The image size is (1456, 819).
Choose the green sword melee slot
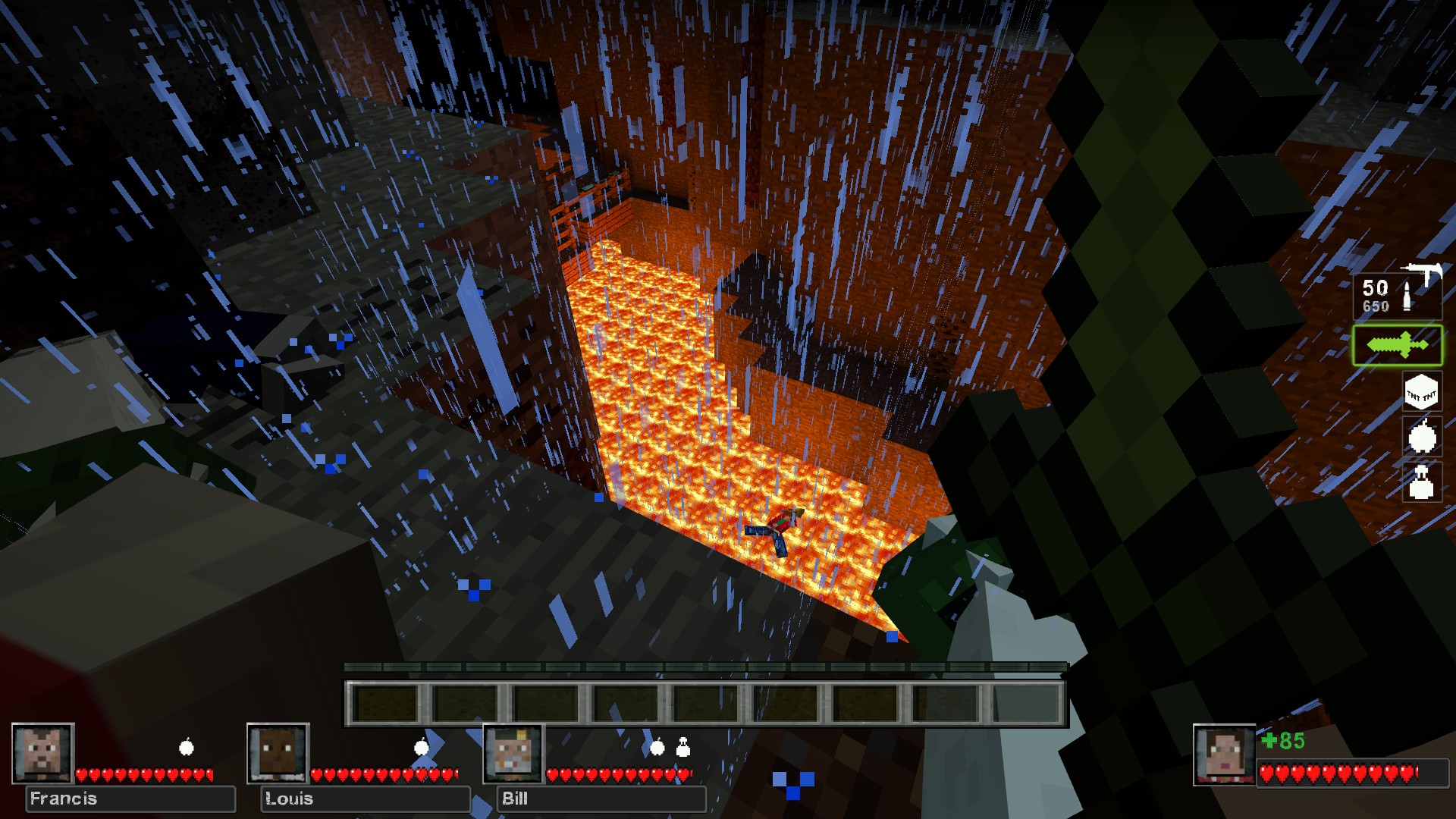point(1397,346)
